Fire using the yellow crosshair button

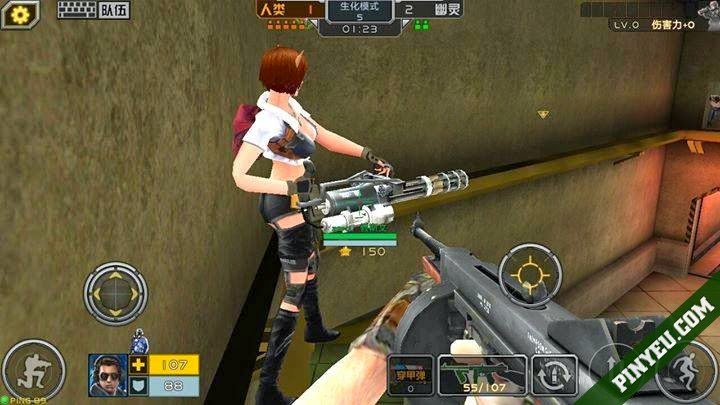click(x=529, y=273)
